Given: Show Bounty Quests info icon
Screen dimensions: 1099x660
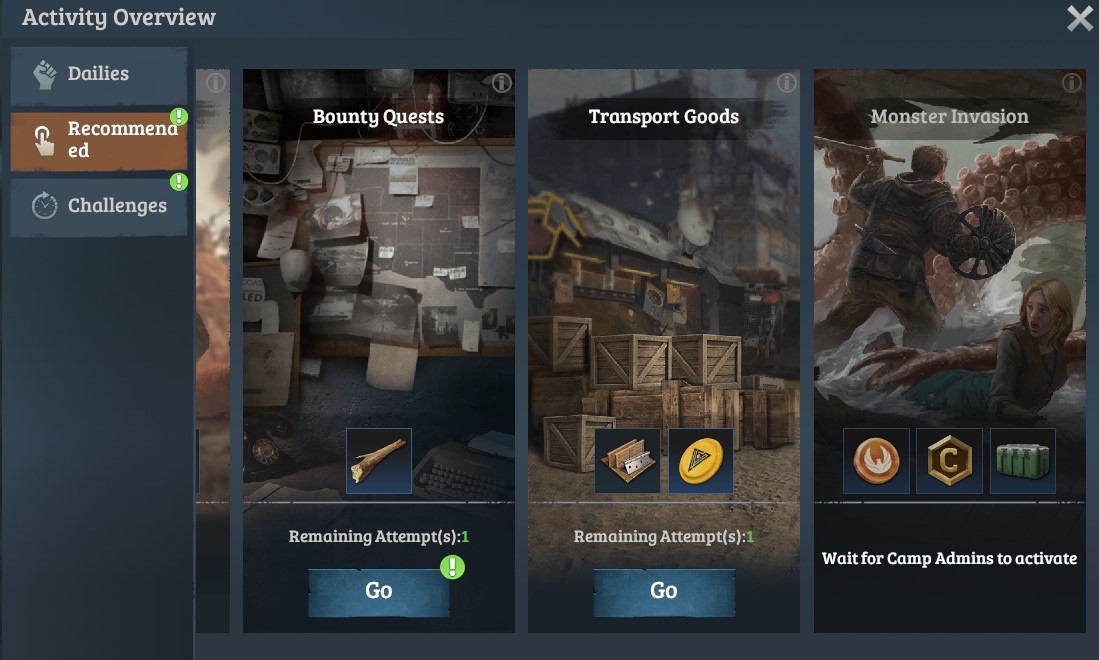Looking at the screenshot, I should [501, 83].
